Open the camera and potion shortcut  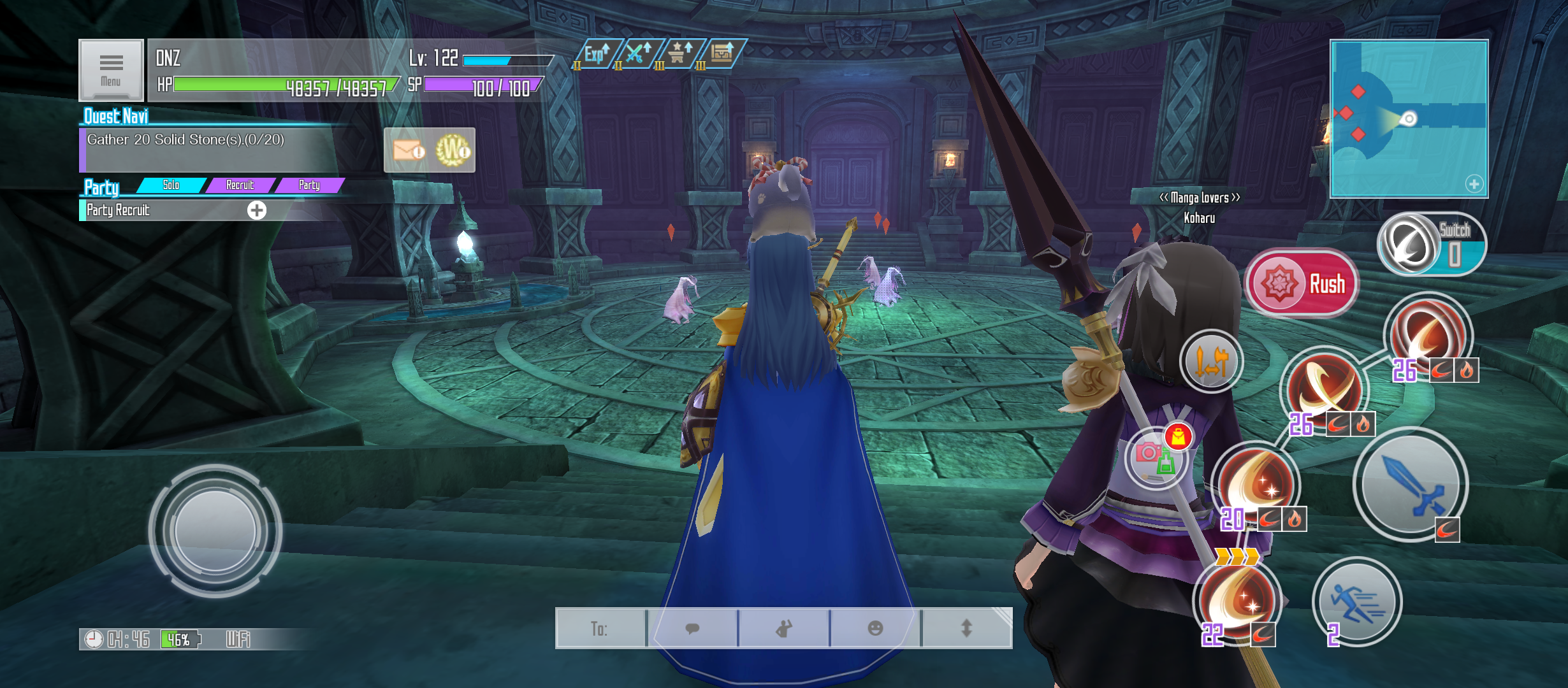coord(1155,457)
